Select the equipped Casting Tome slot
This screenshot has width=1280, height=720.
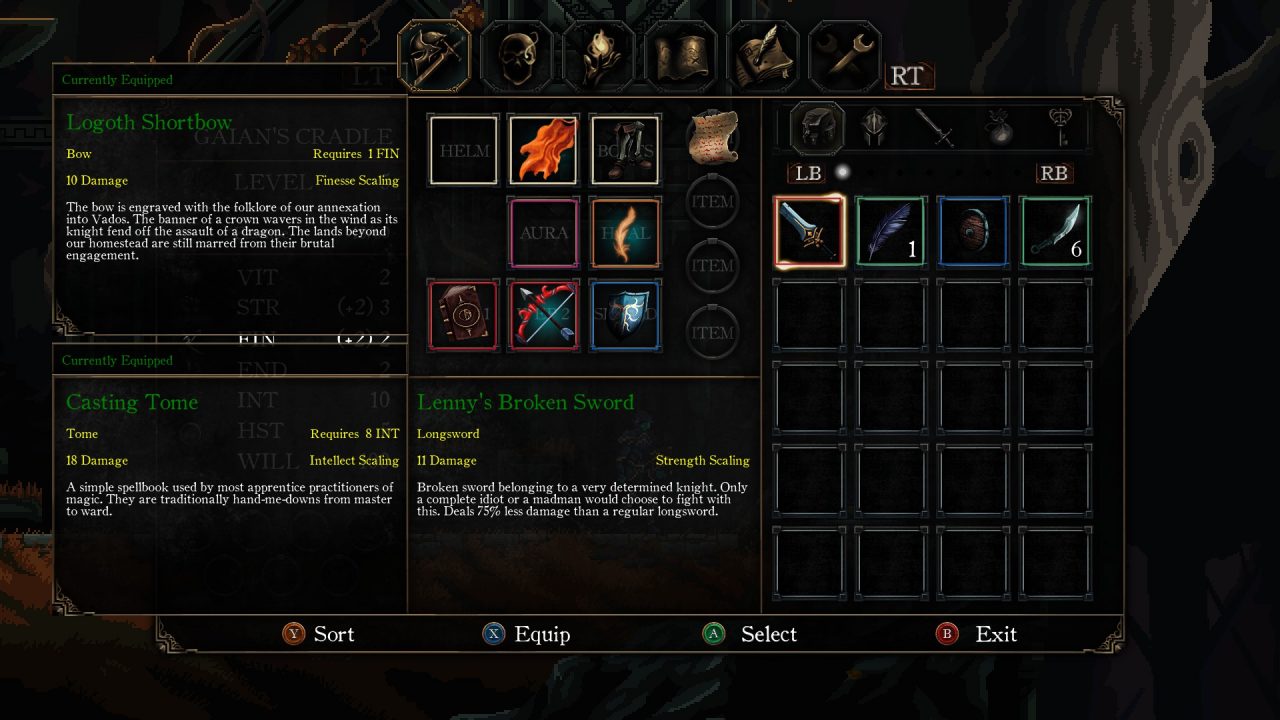tap(464, 315)
